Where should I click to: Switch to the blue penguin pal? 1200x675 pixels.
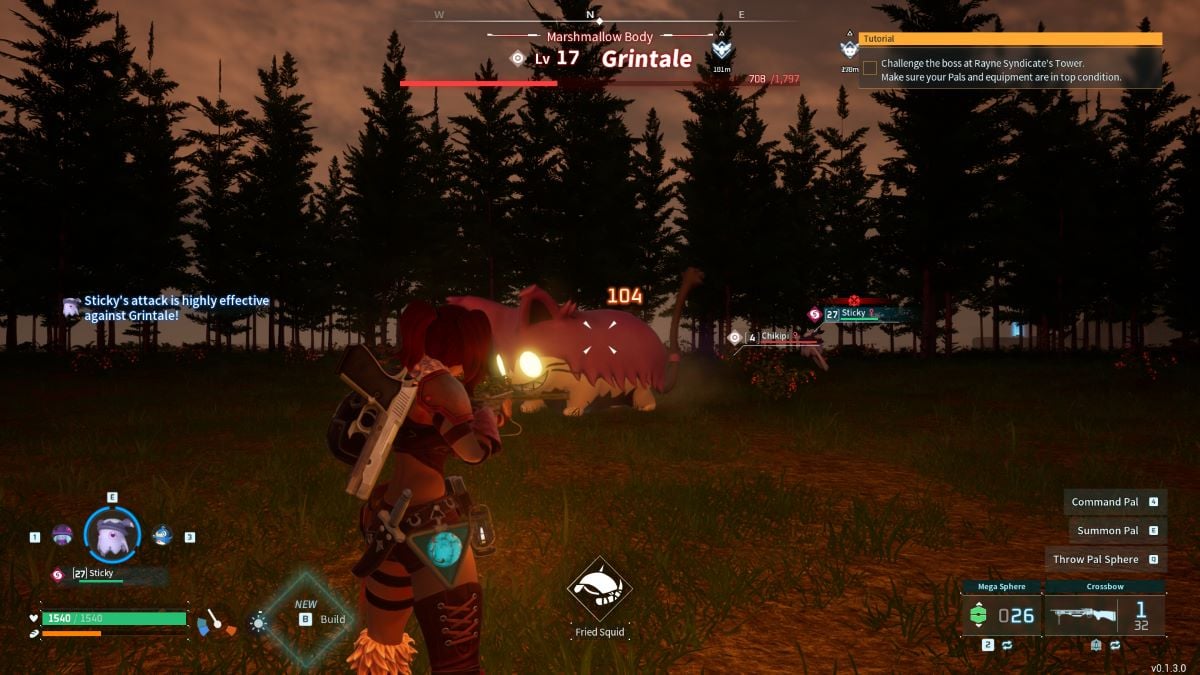click(x=162, y=535)
